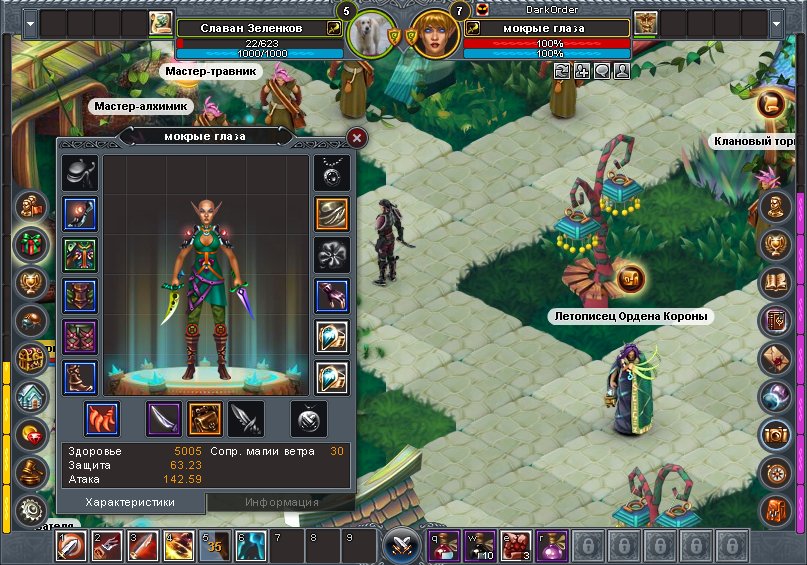The height and width of the screenshot is (565, 807).
Task: Click the add friend icon under target frame
Action: click(582, 71)
